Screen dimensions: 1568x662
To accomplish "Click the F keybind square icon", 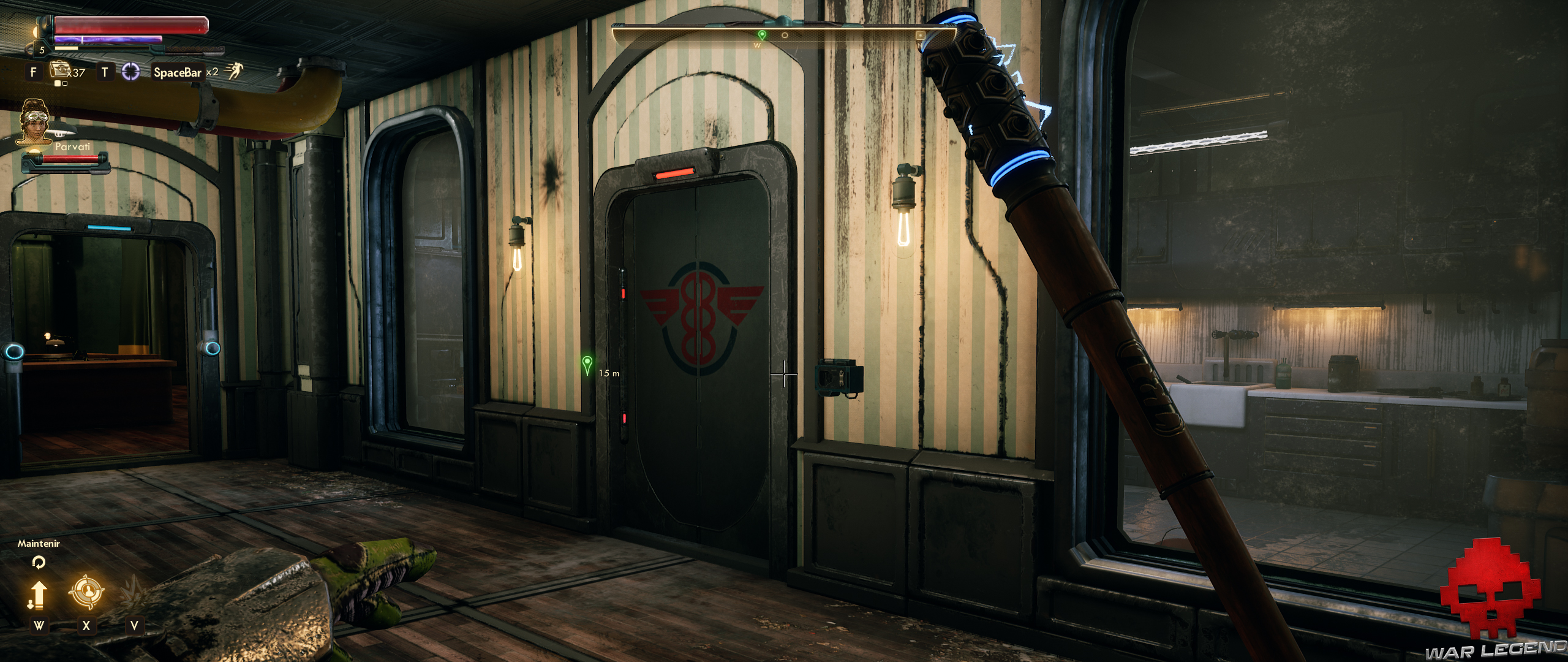I will pyautogui.click(x=33, y=72).
